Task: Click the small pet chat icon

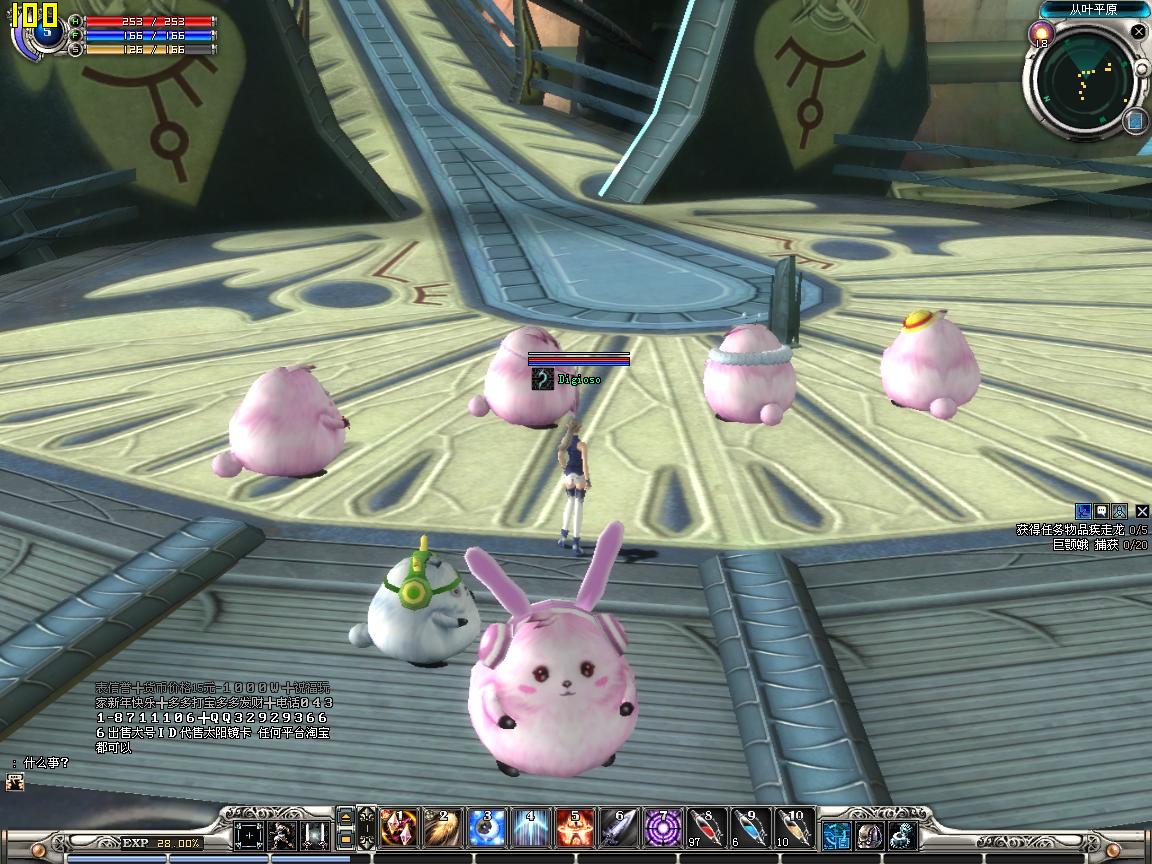Action: tap(14, 783)
